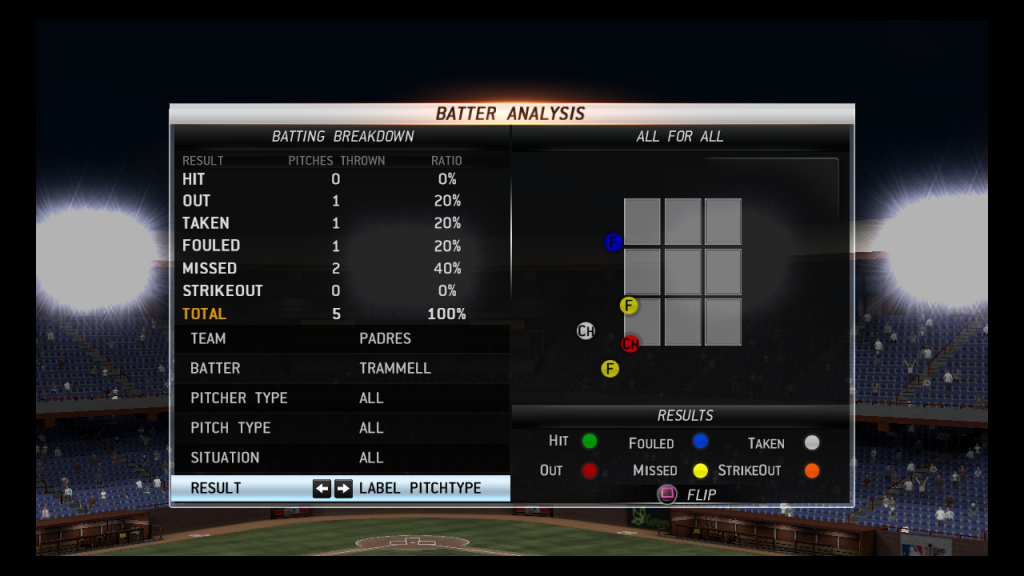The width and height of the screenshot is (1024, 576).
Task: Click the left arrow in the RESULT row
Action: (x=321, y=489)
